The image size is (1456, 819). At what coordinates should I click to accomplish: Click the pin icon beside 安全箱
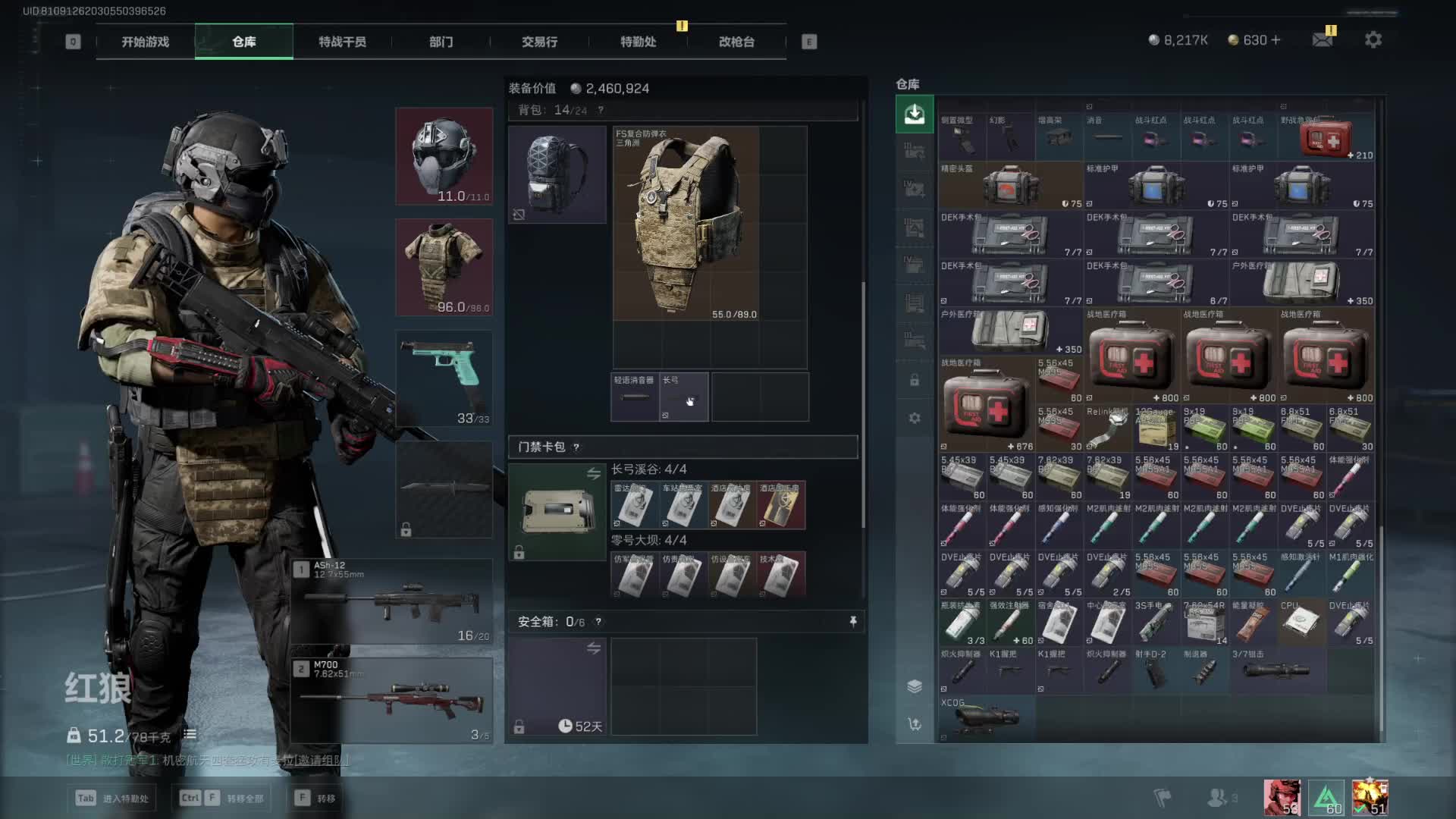coord(853,622)
